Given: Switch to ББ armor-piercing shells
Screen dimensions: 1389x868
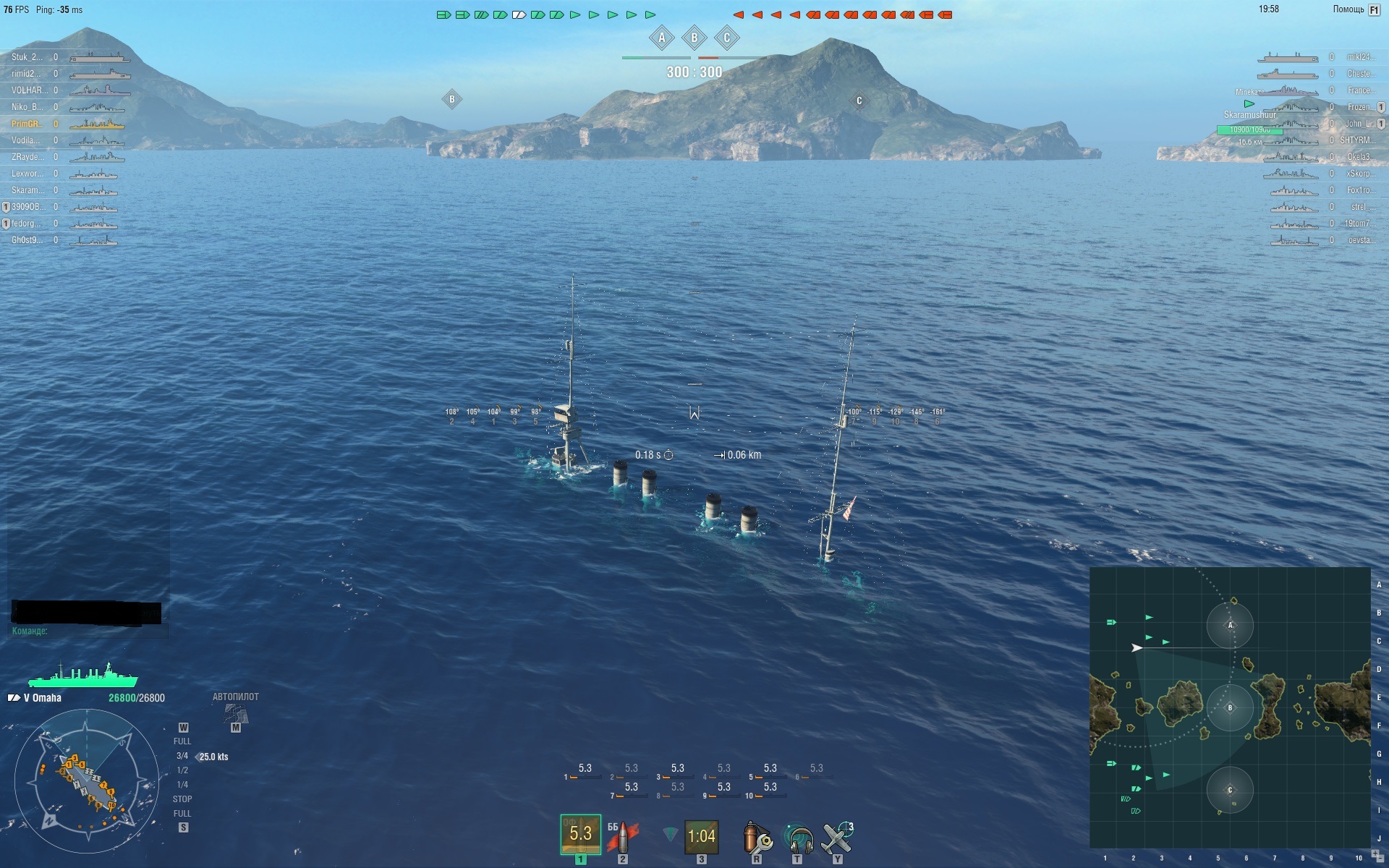Looking at the screenshot, I should point(622,836).
